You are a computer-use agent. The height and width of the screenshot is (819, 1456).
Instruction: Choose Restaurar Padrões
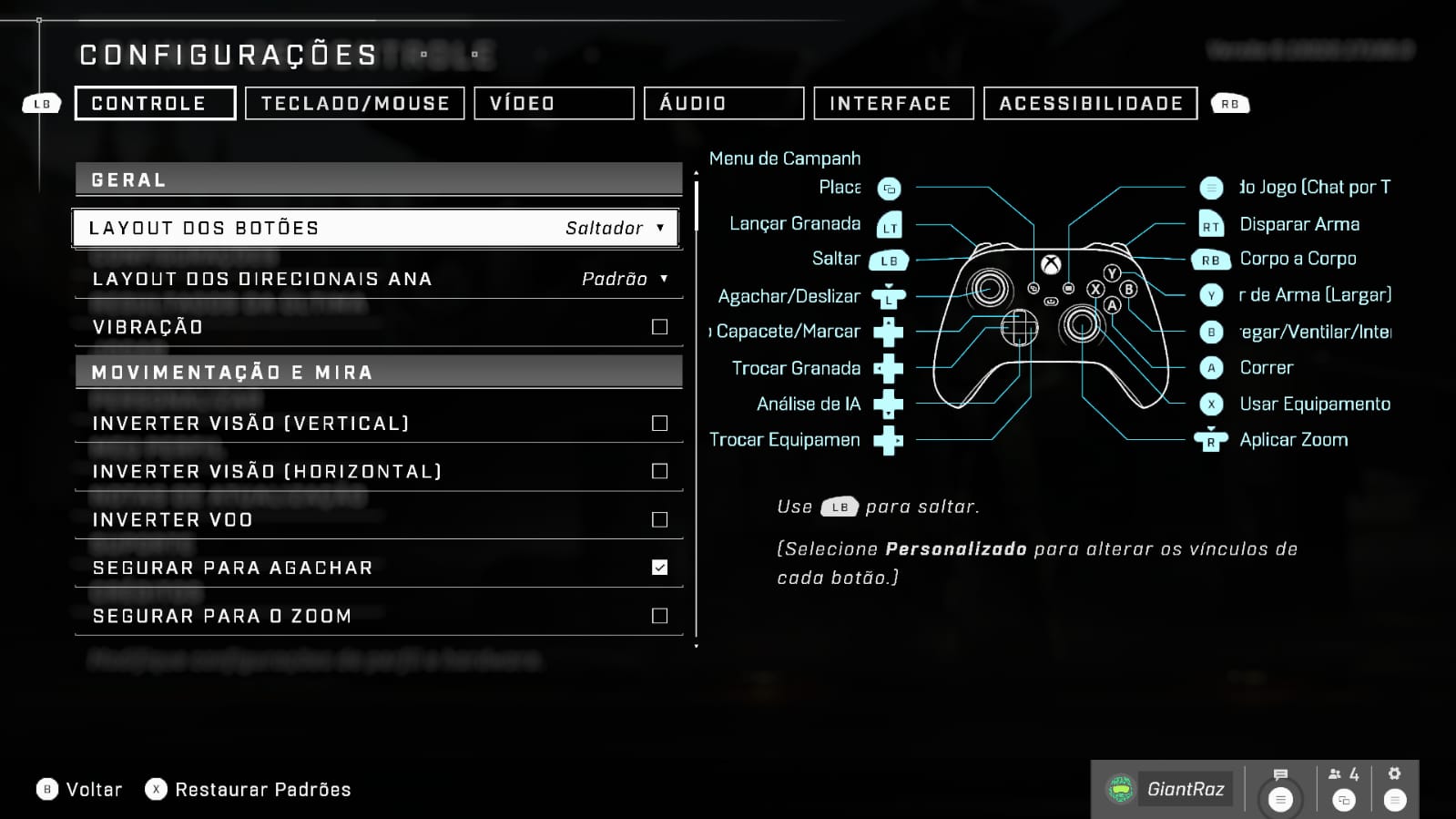[x=248, y=789]
